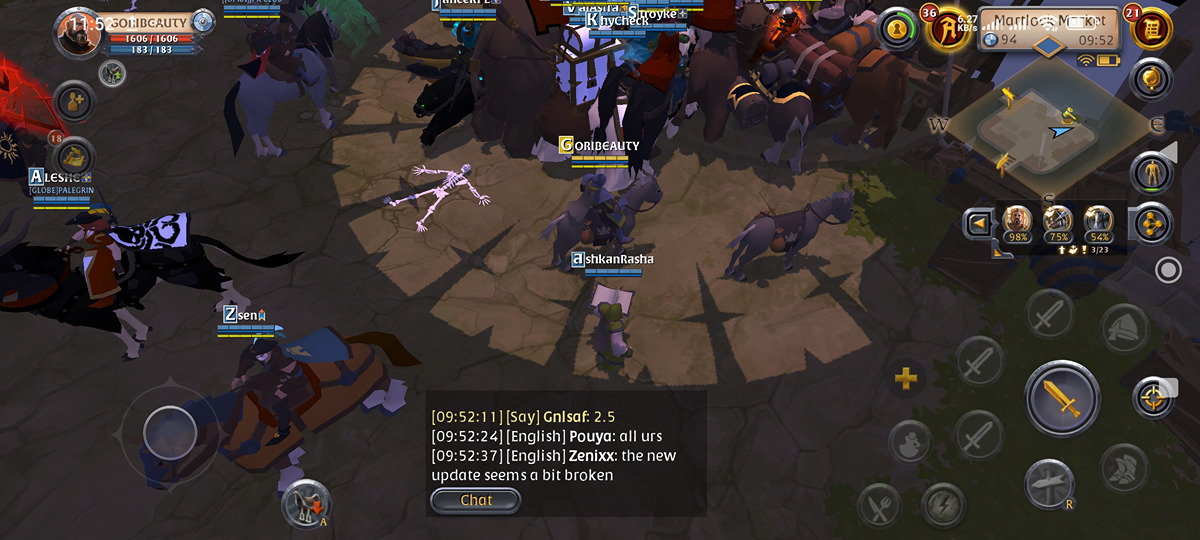The width and height of the screenshot is (1200, 540).
Task: Open the red scroll menu with badge 21
Action: 1151,27
